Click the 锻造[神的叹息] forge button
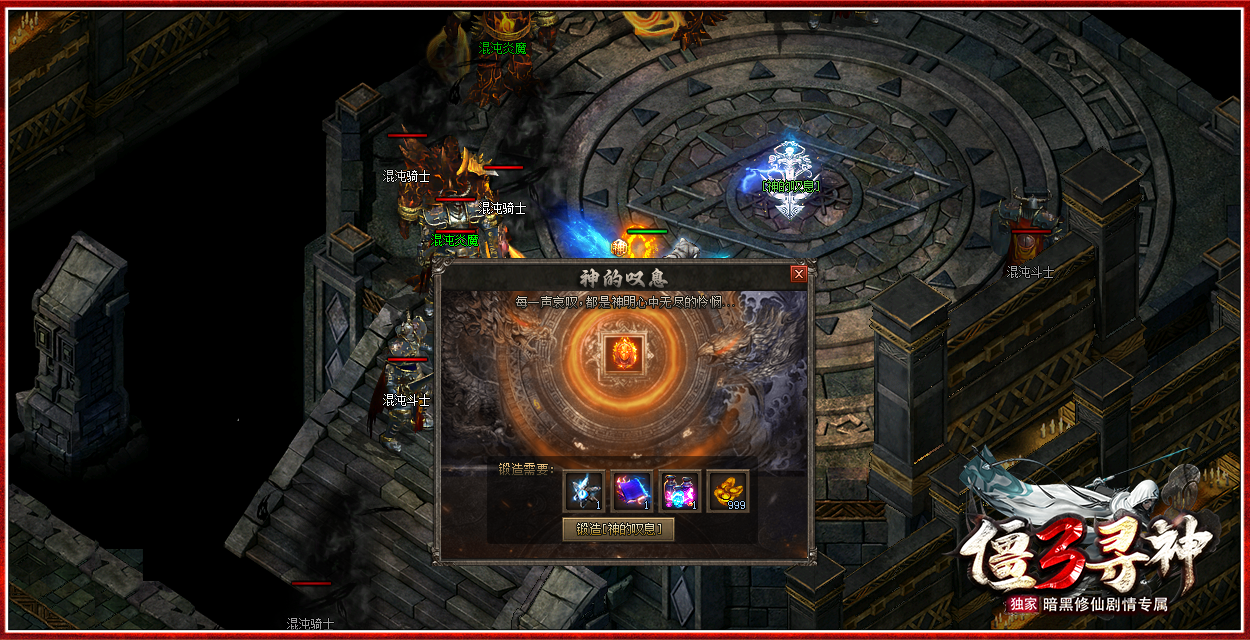This screenshot has height=640, width=1250. point(618,530)
